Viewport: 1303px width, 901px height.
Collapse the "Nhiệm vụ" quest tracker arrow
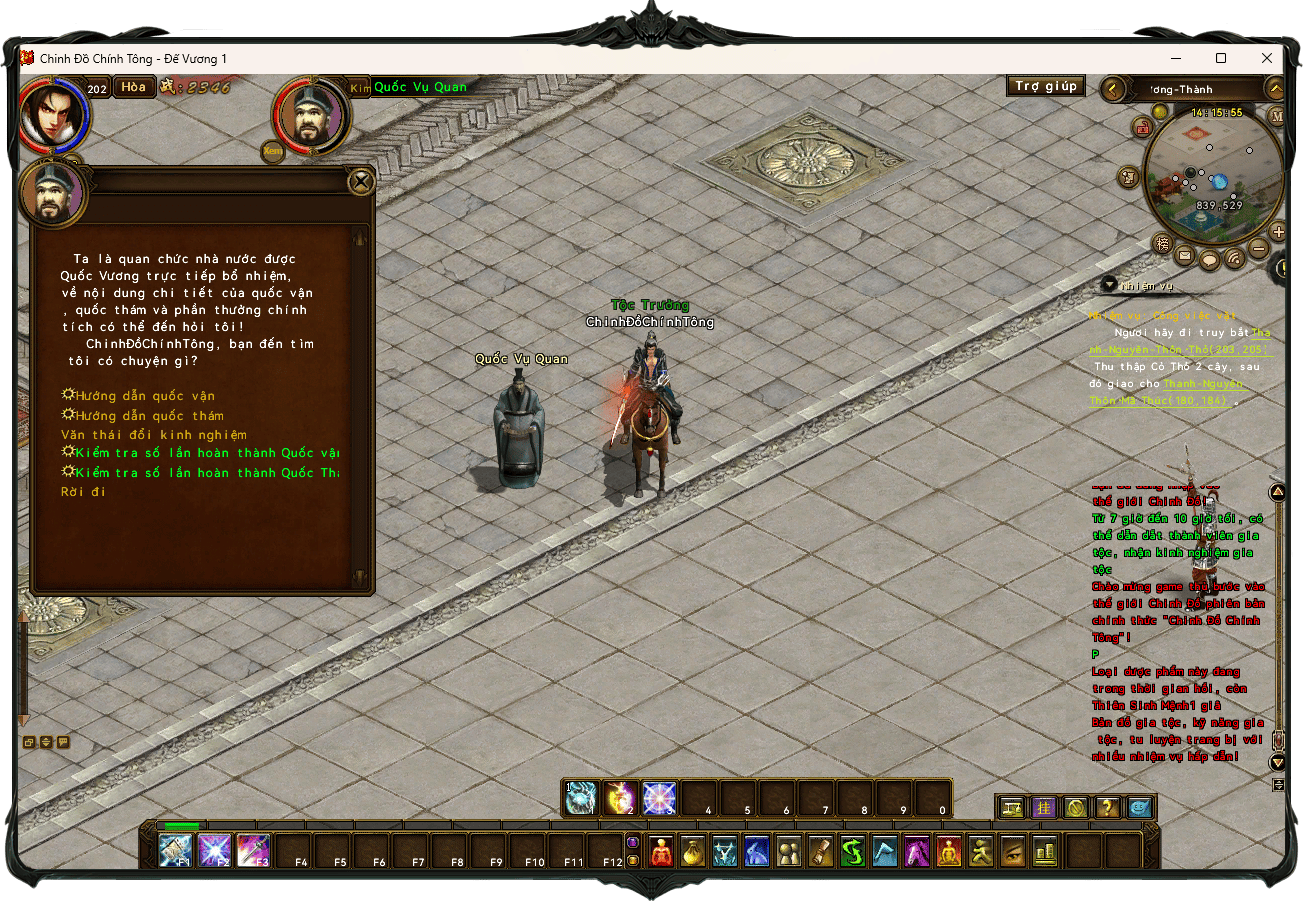[1108, 285]
